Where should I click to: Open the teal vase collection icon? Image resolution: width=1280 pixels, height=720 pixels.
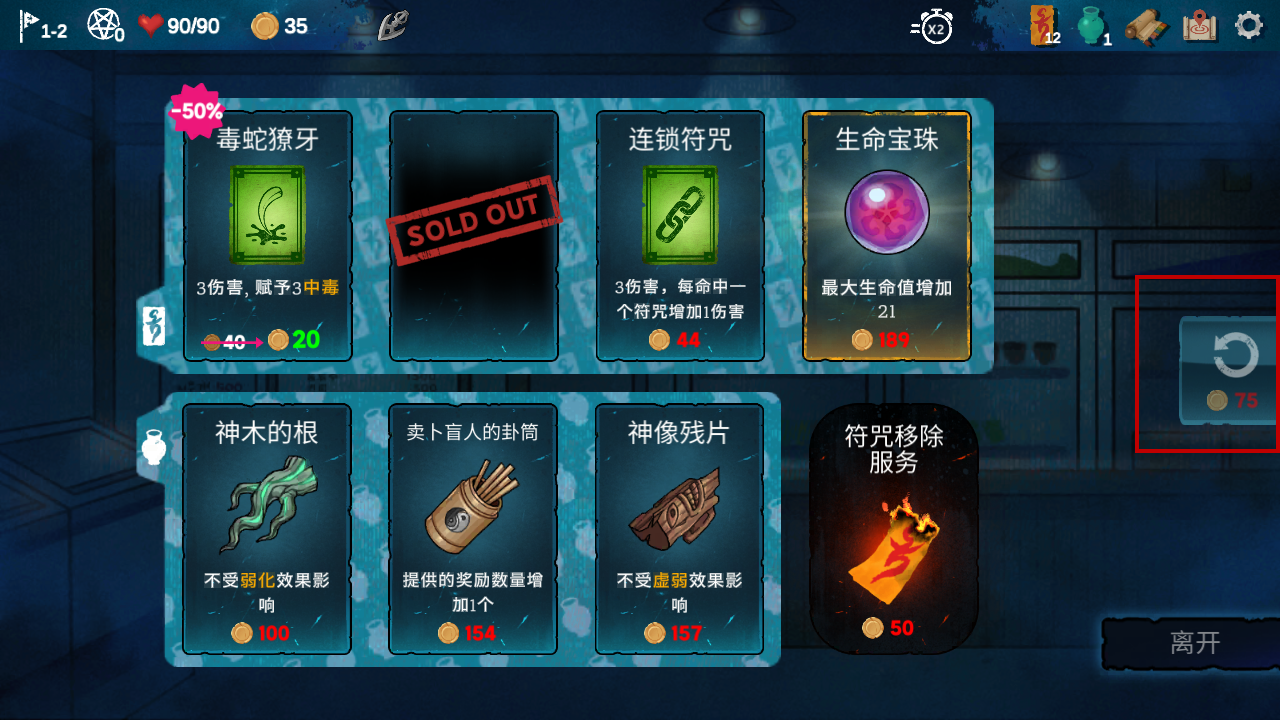tap(1092, 25)
